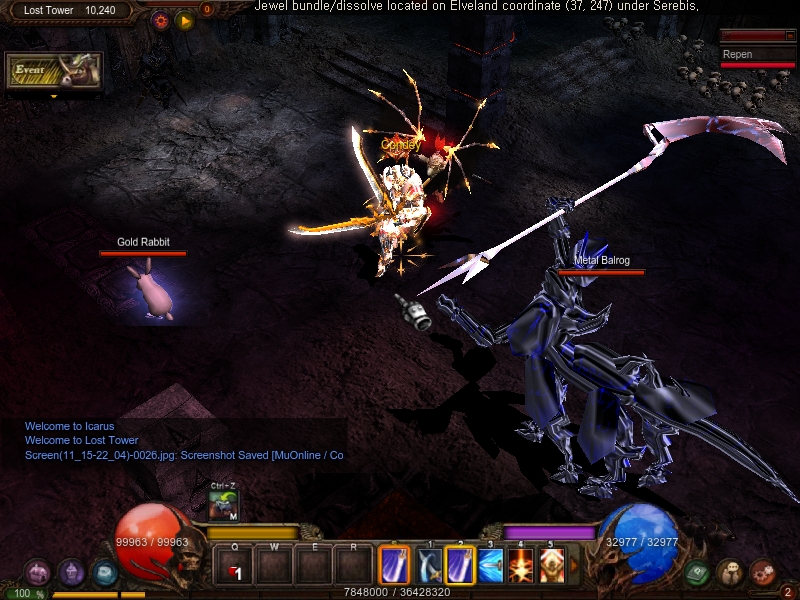Trigger the skill in slot 5
The height and width of the screenshot is (600, 800).
(551, 565)
